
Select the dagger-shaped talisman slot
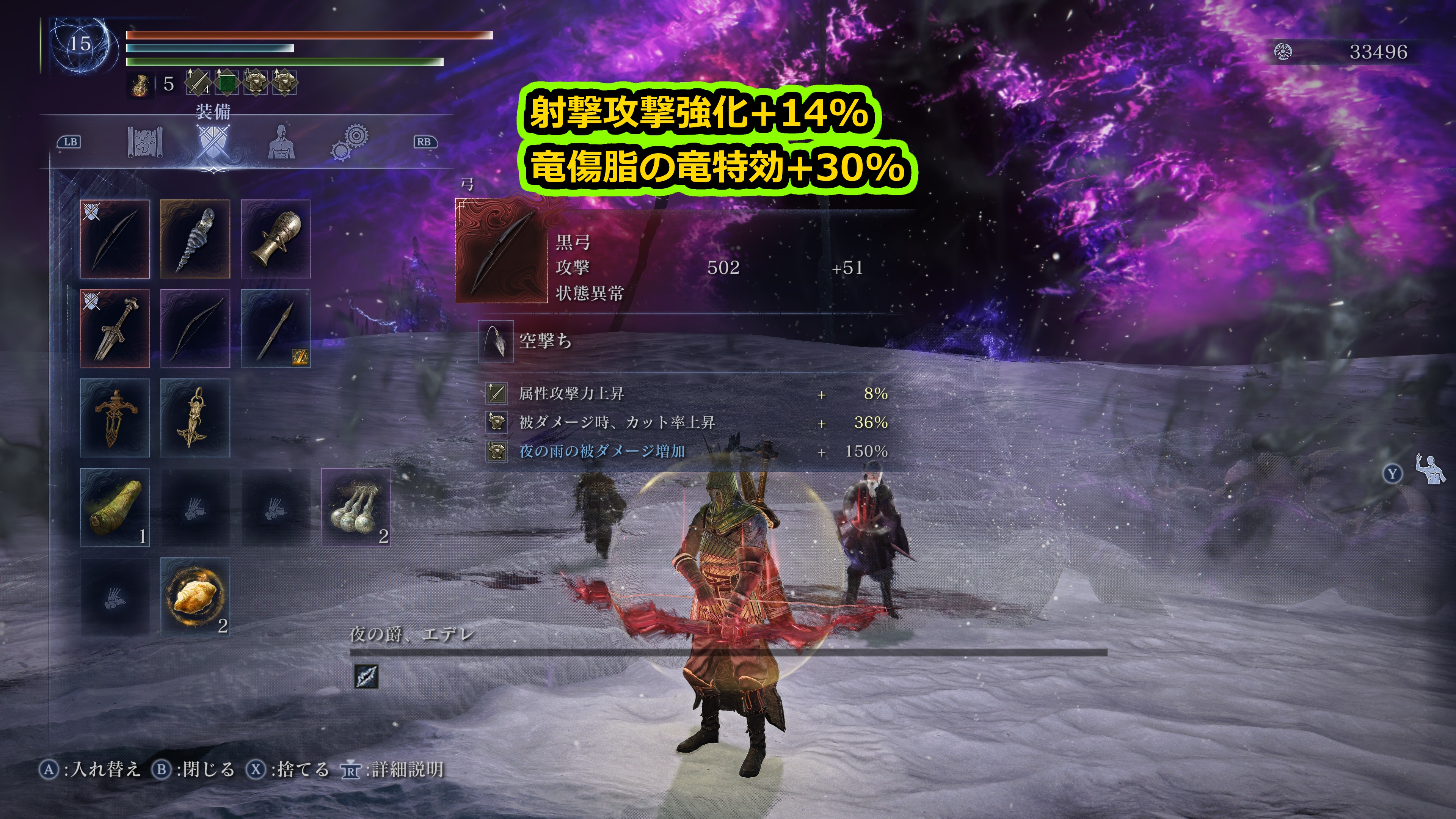pyautogui.click(x=115, y=418)
